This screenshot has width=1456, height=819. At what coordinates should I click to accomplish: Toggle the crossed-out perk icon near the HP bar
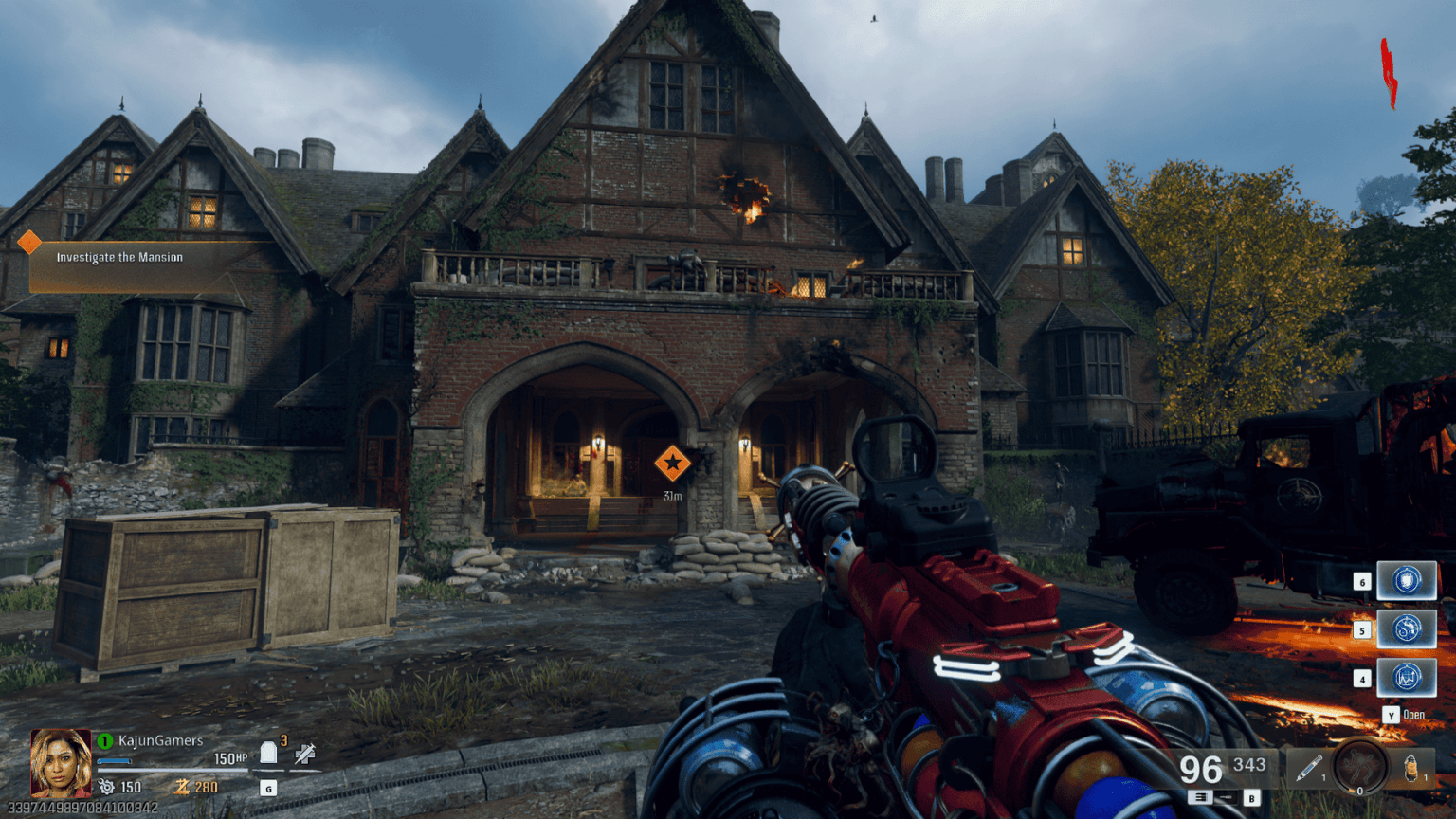coord(305,755)
